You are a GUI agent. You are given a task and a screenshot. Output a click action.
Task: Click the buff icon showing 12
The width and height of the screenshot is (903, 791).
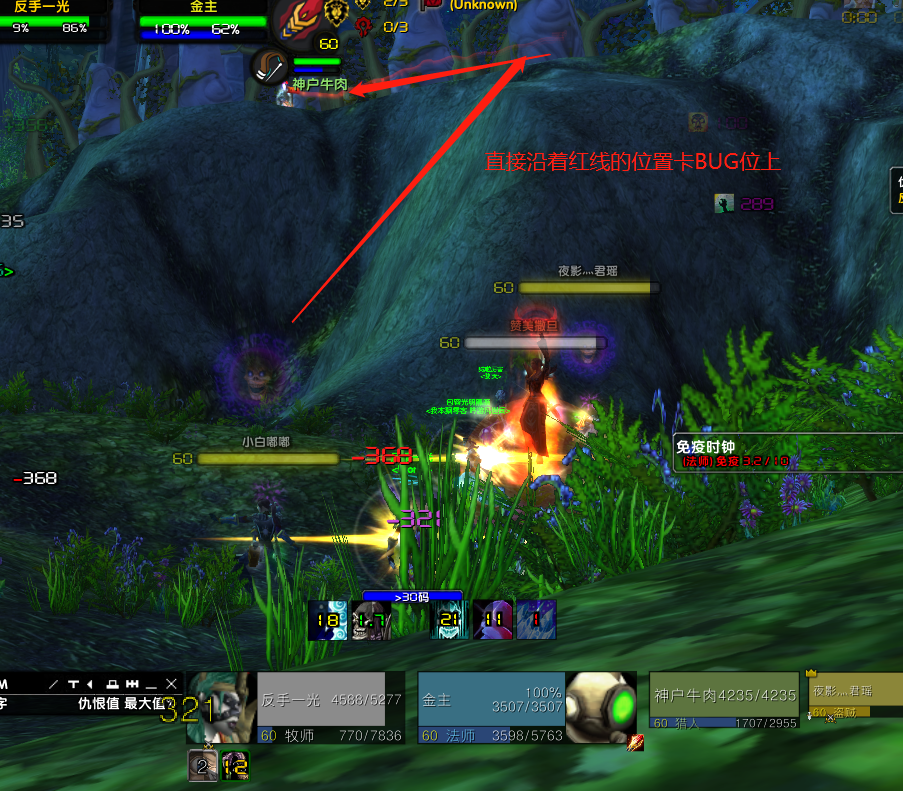235,767
